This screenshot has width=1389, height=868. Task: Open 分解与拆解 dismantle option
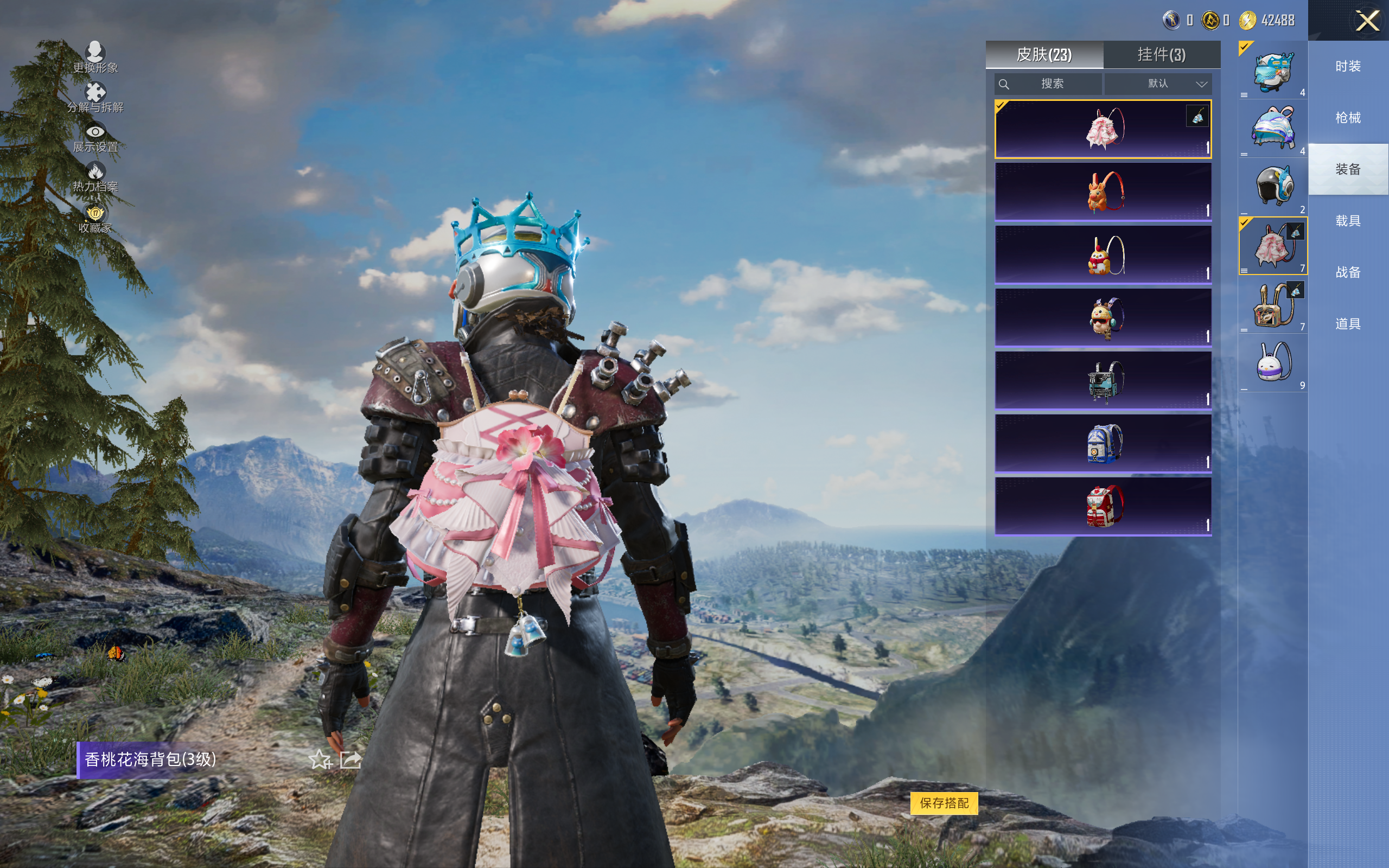(95, 97)
